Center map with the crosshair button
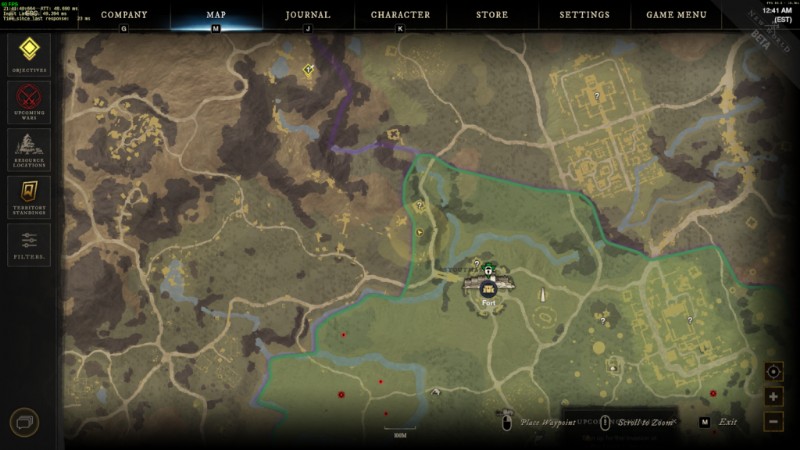 [773, 372]
